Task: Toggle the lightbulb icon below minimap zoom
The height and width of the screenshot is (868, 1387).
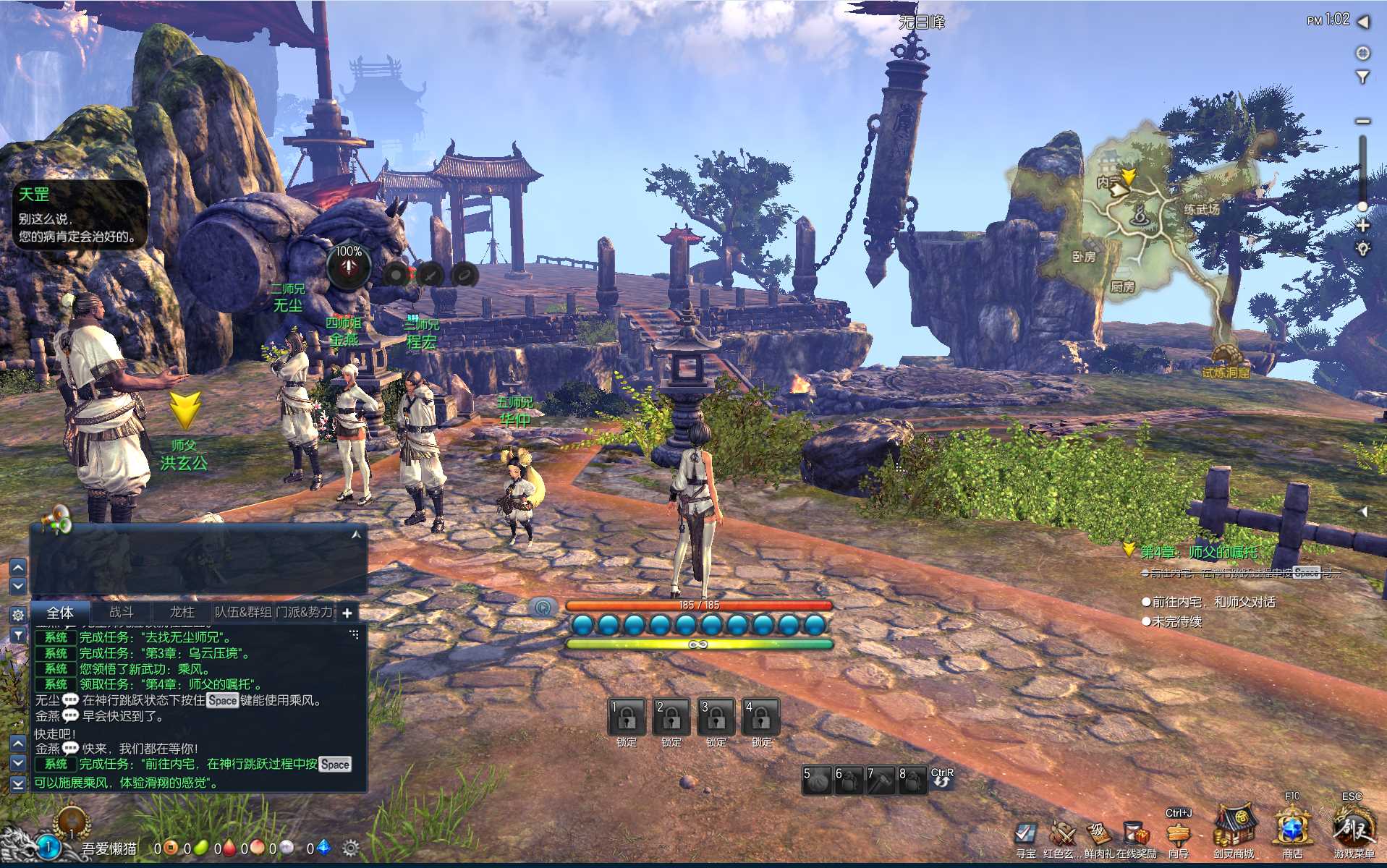Action: tap(1363, 249)
